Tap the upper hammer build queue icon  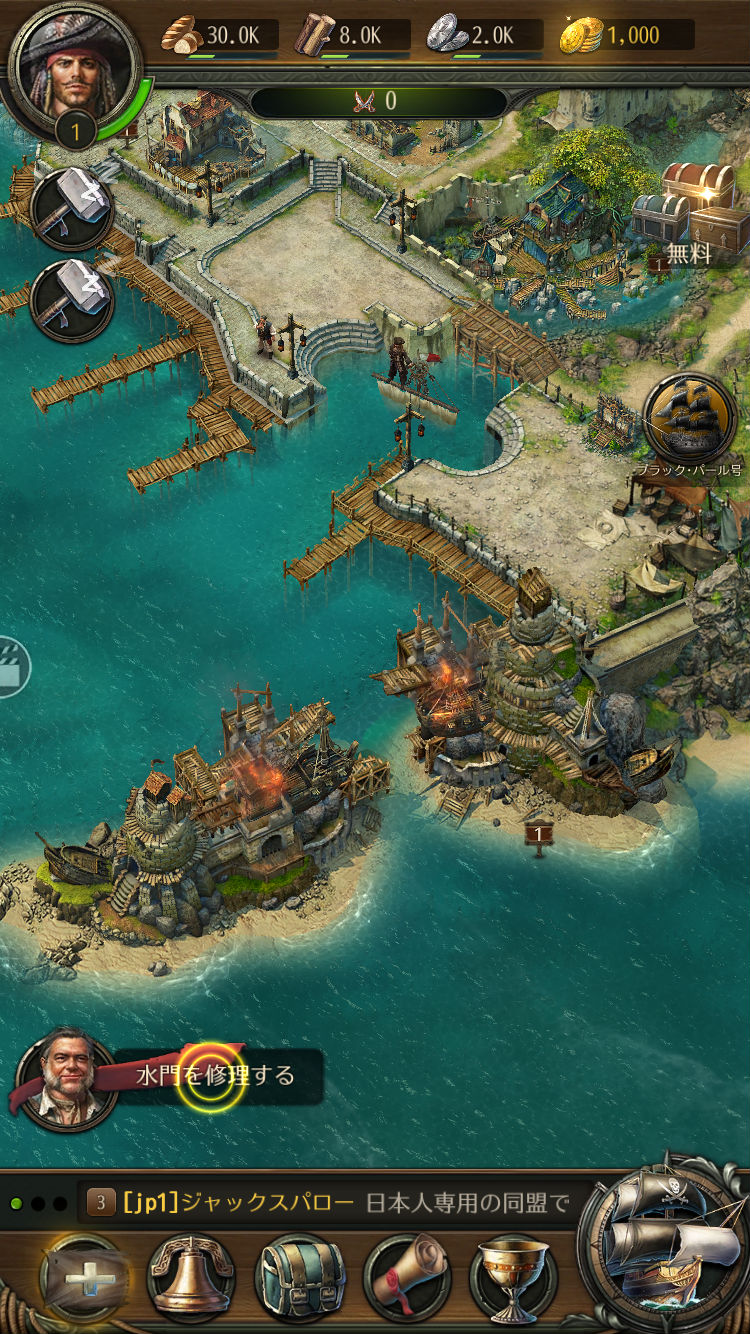click(71, 208)
